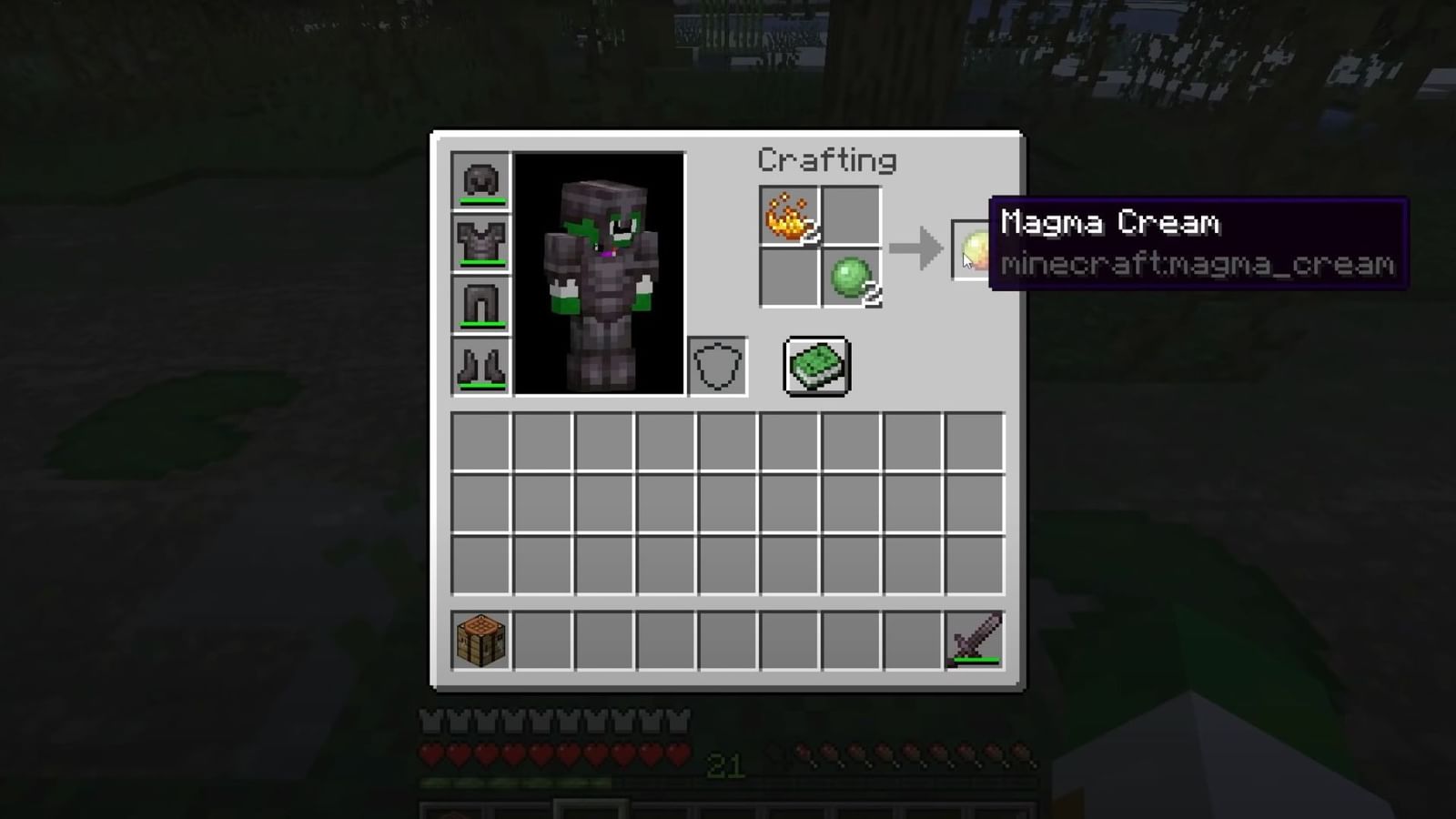This screenshot has height=819, width=1456.
Task: Pick up the netherite sword from the hotbar
Action: pos(974,641)
